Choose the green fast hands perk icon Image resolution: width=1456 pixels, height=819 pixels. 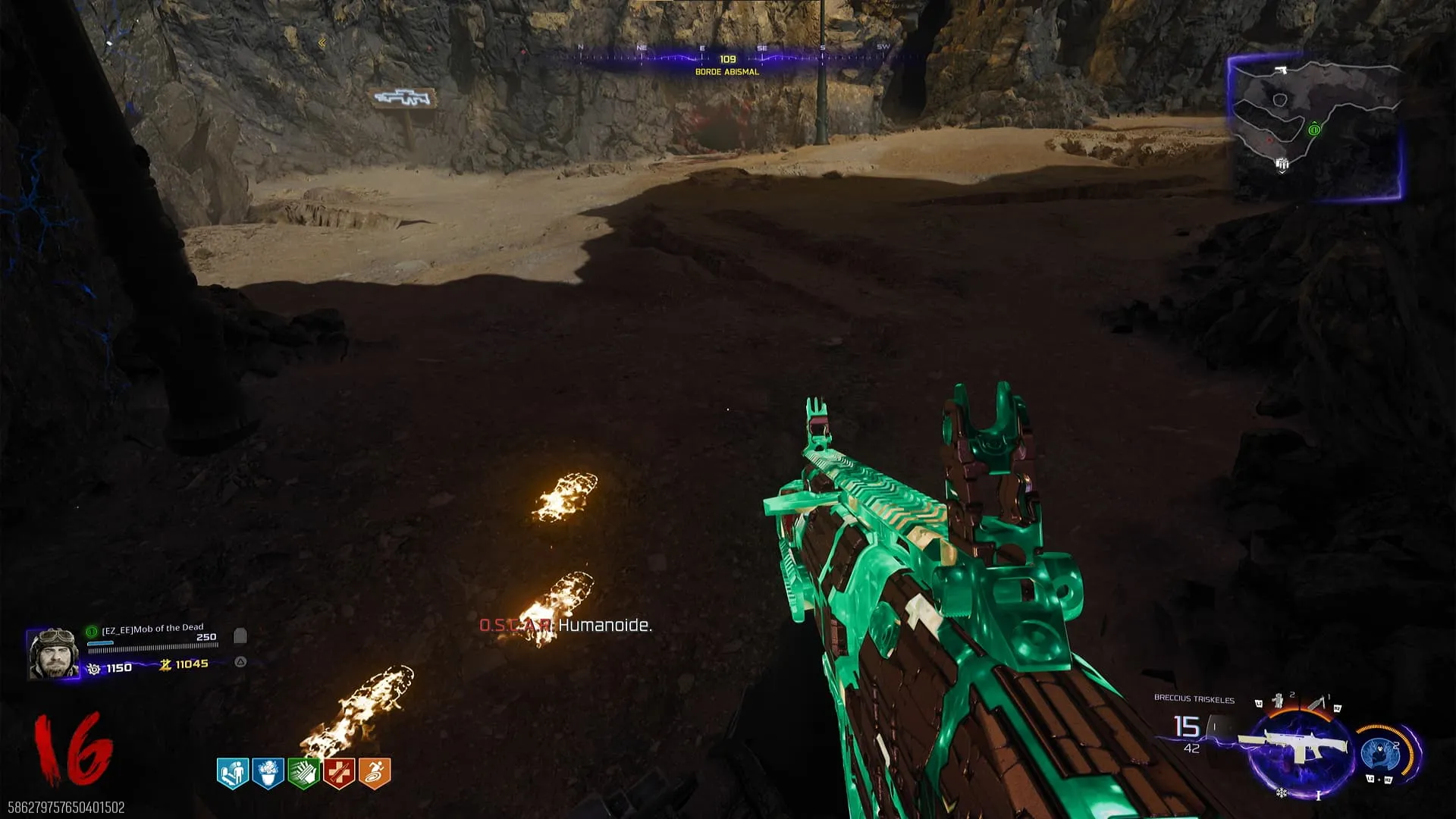303,773
